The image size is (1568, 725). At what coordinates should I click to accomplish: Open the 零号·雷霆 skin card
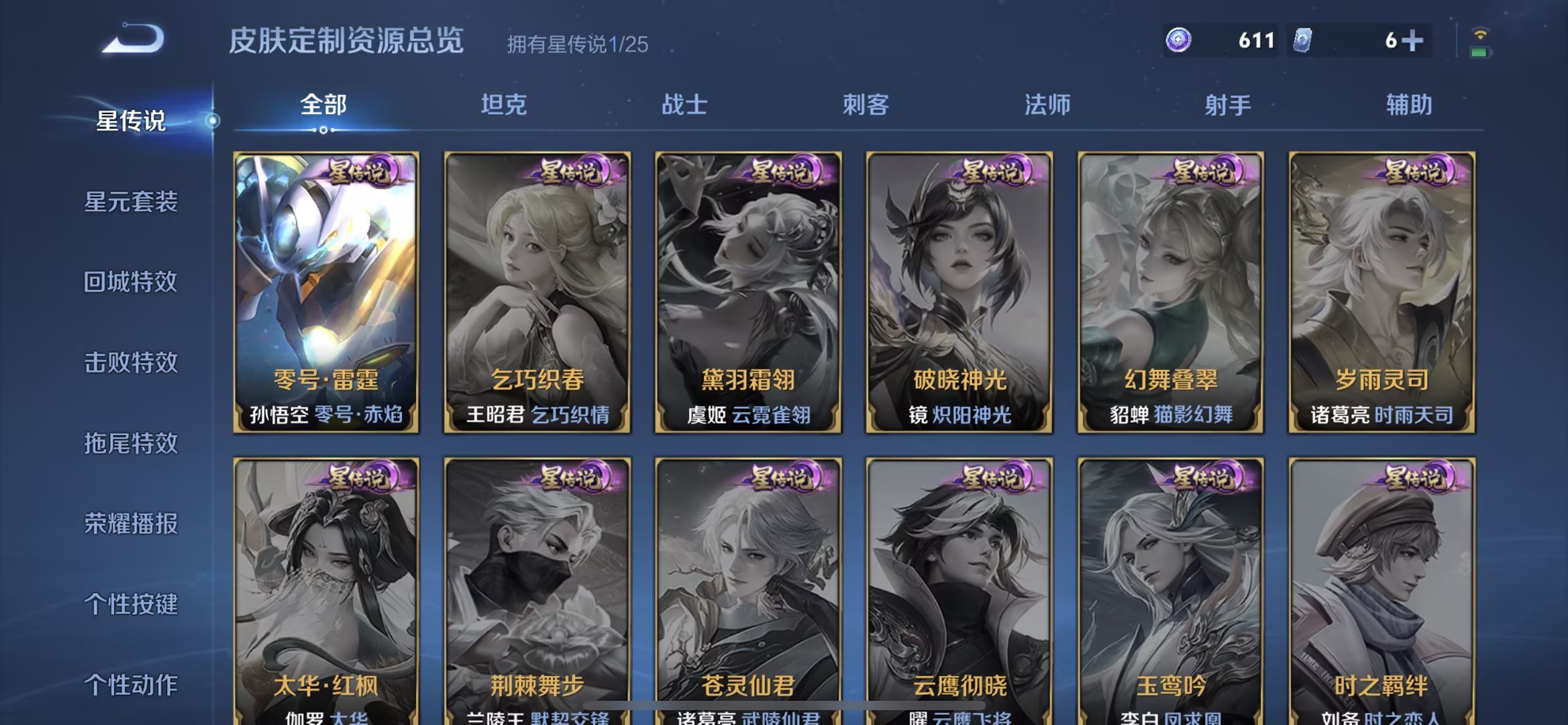click(x=325, y=289)
